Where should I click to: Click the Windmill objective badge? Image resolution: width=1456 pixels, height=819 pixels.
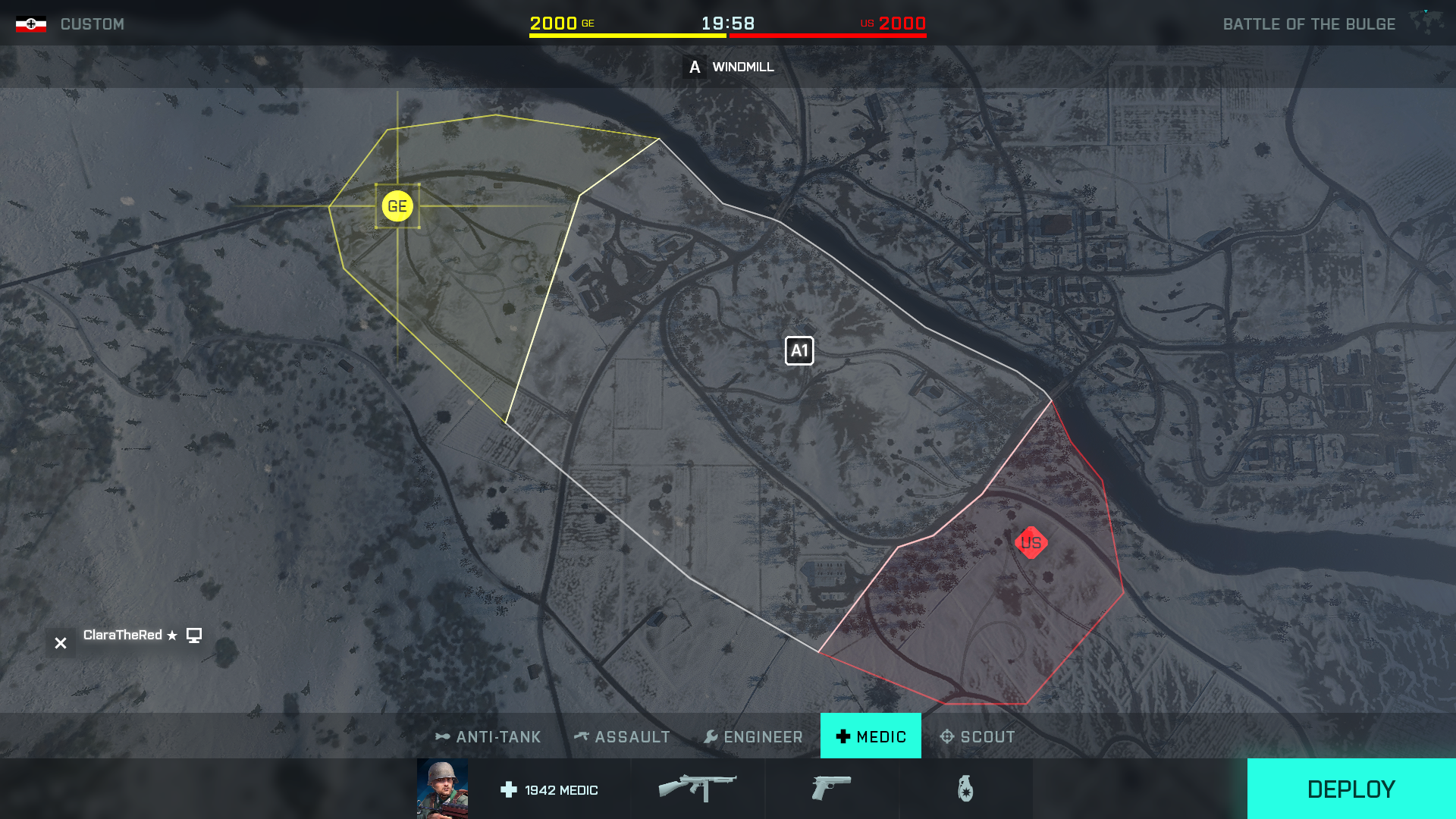(x=693, y=67)
